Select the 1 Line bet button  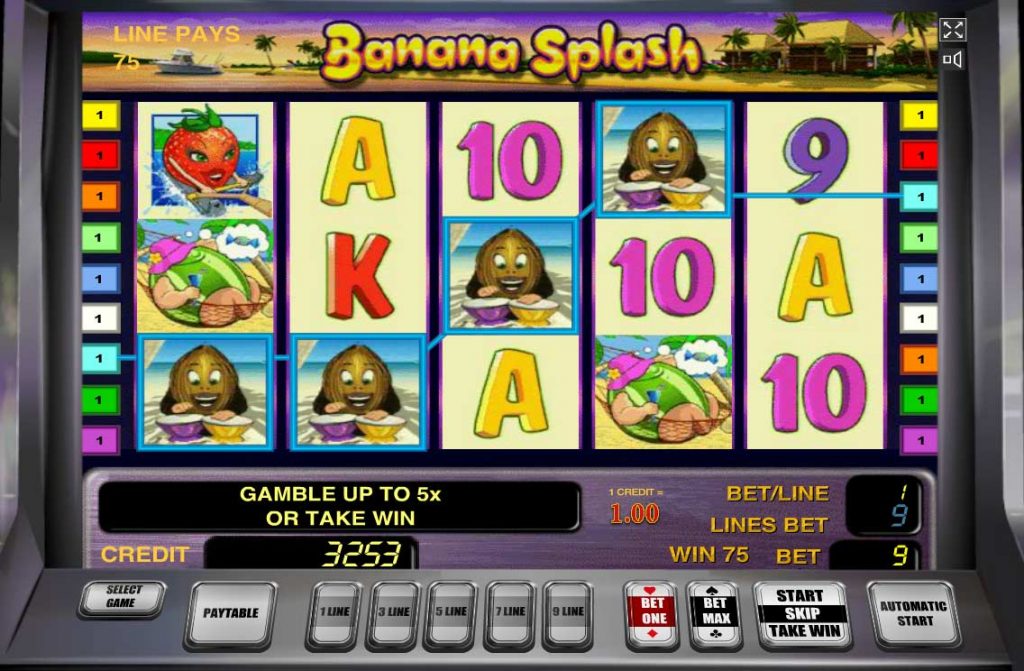[334, 612]
